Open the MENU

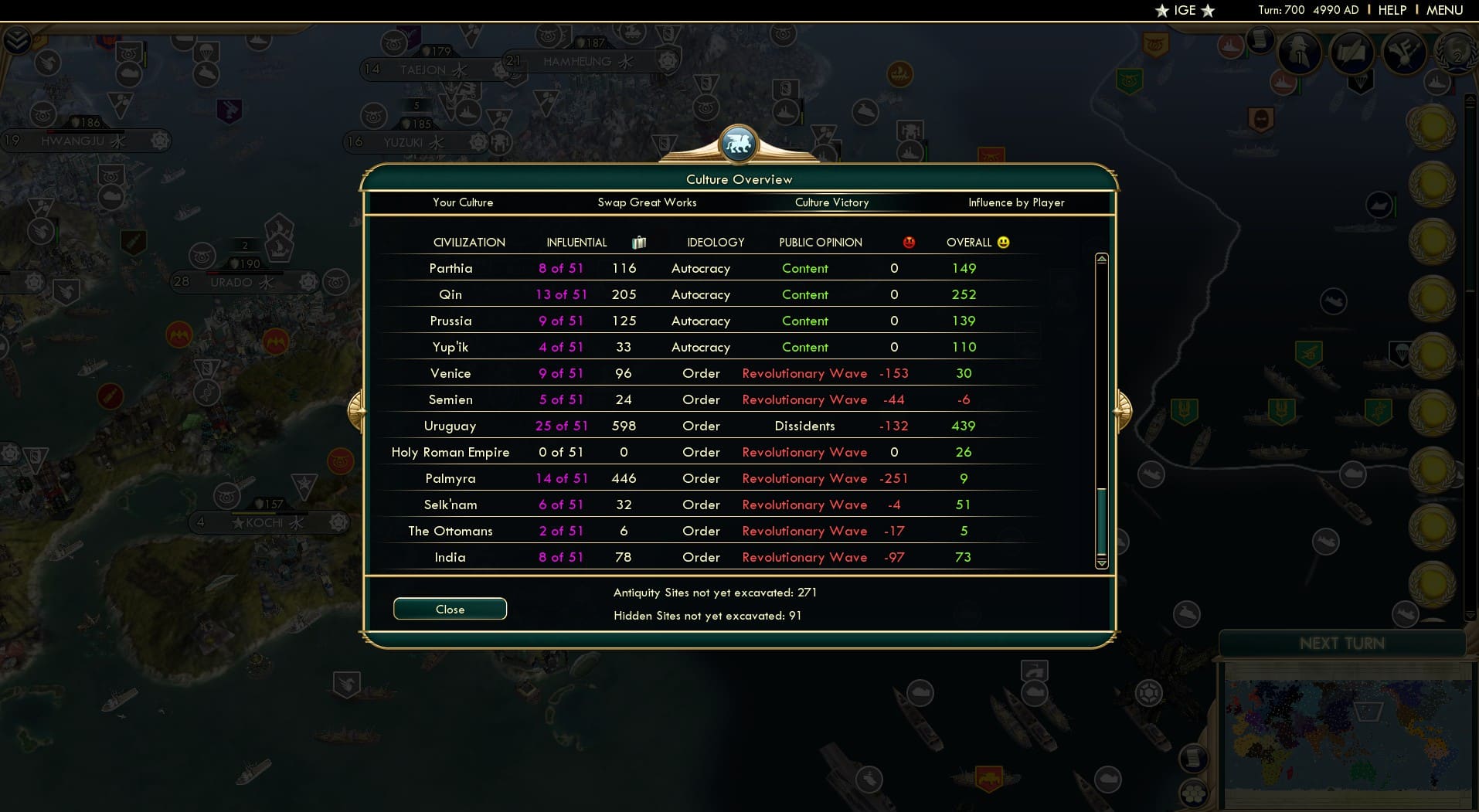pyautogui.click(x=1444, y=10)
